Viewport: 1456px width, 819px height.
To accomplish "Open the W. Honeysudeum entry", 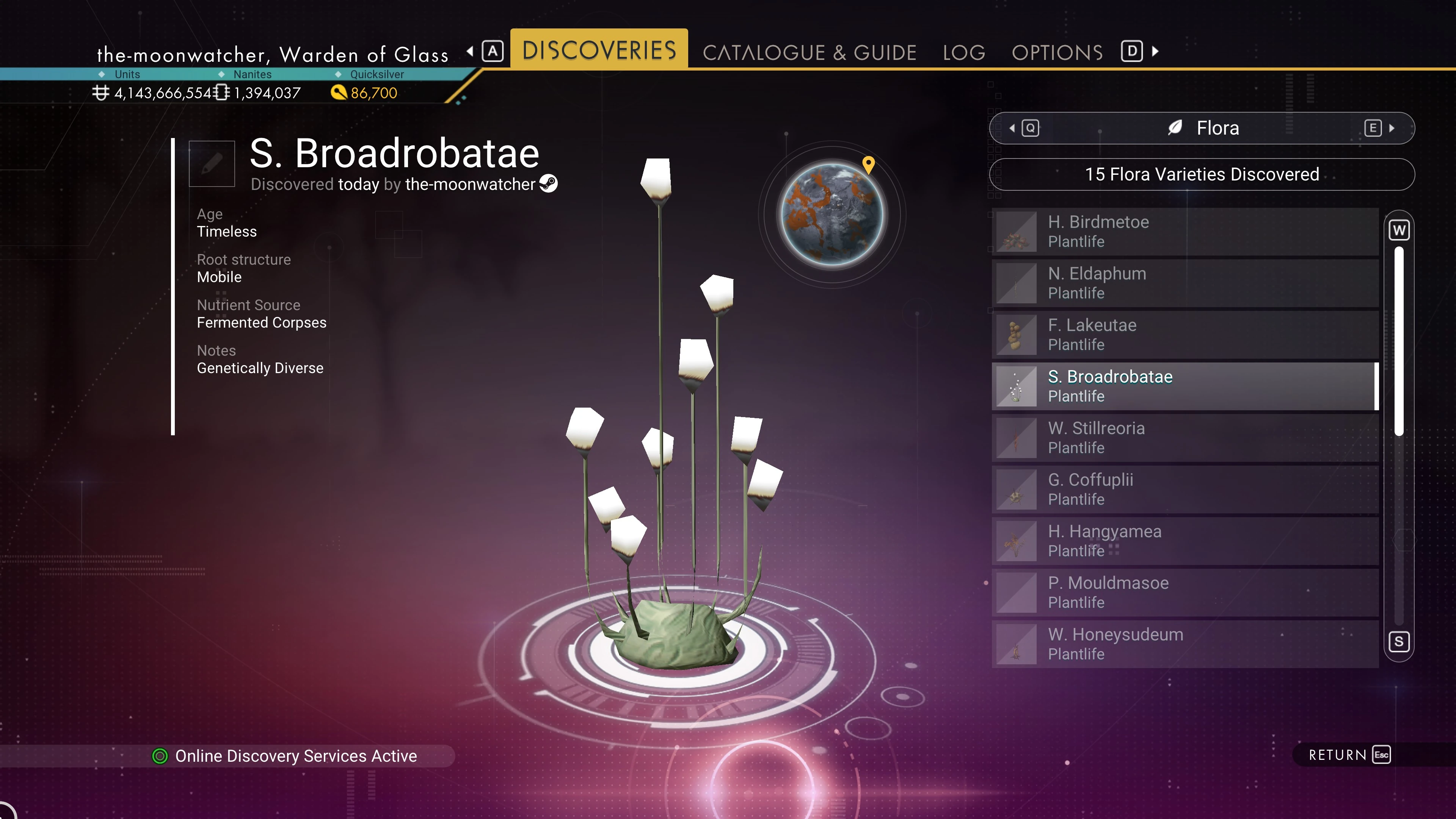I will (x=1185, y=644).
